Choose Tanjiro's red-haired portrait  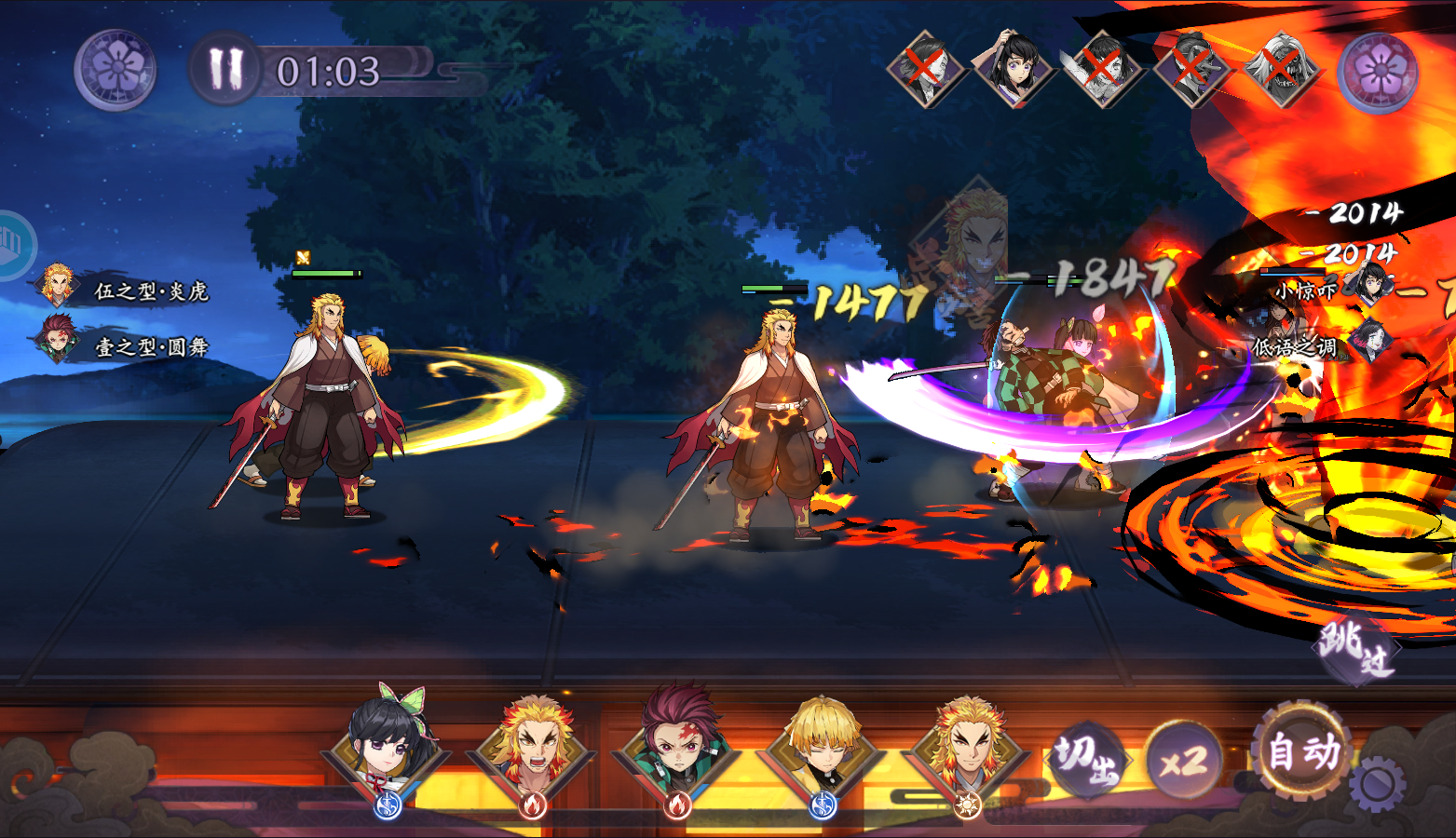[x=678, y=748]
